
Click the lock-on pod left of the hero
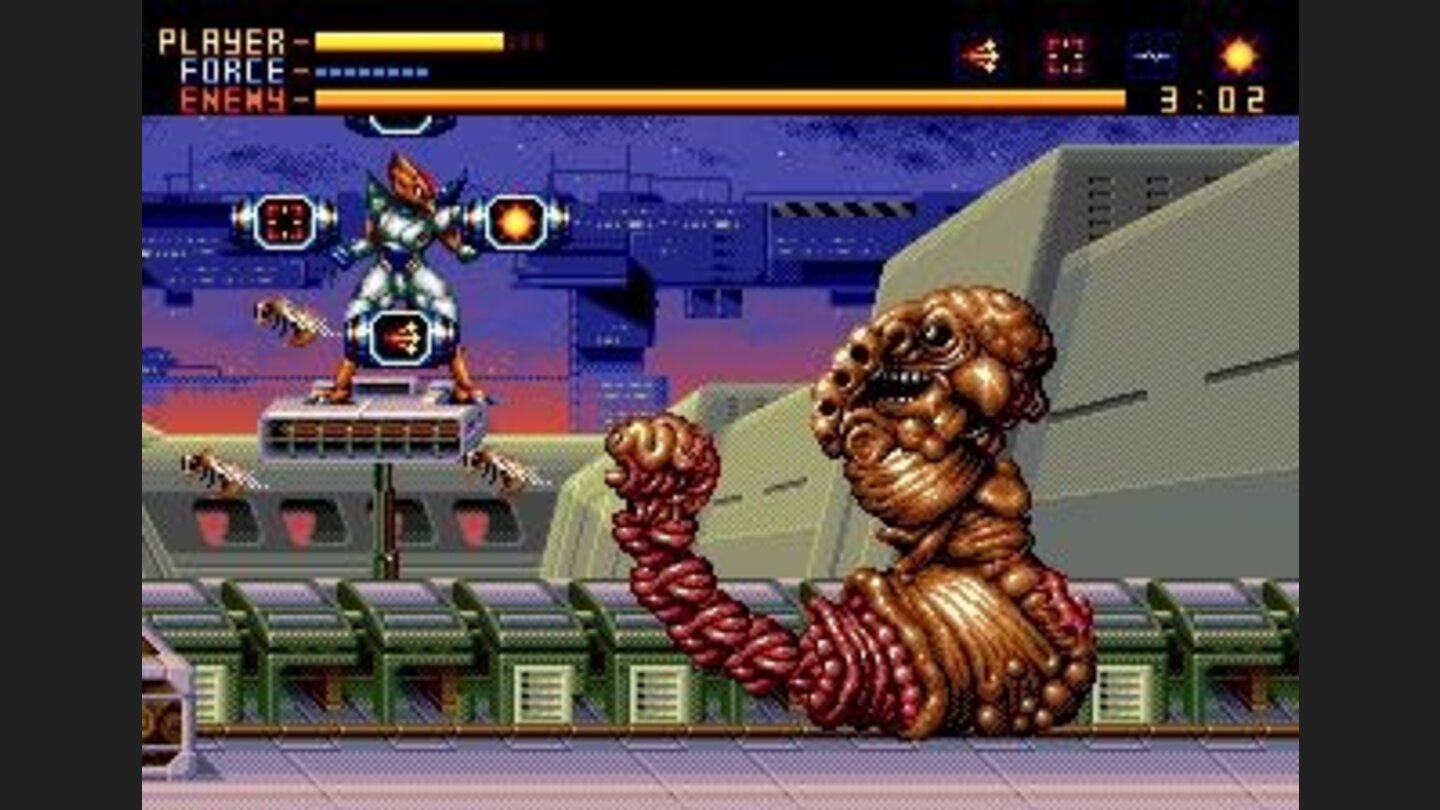(x=283, y=220)
